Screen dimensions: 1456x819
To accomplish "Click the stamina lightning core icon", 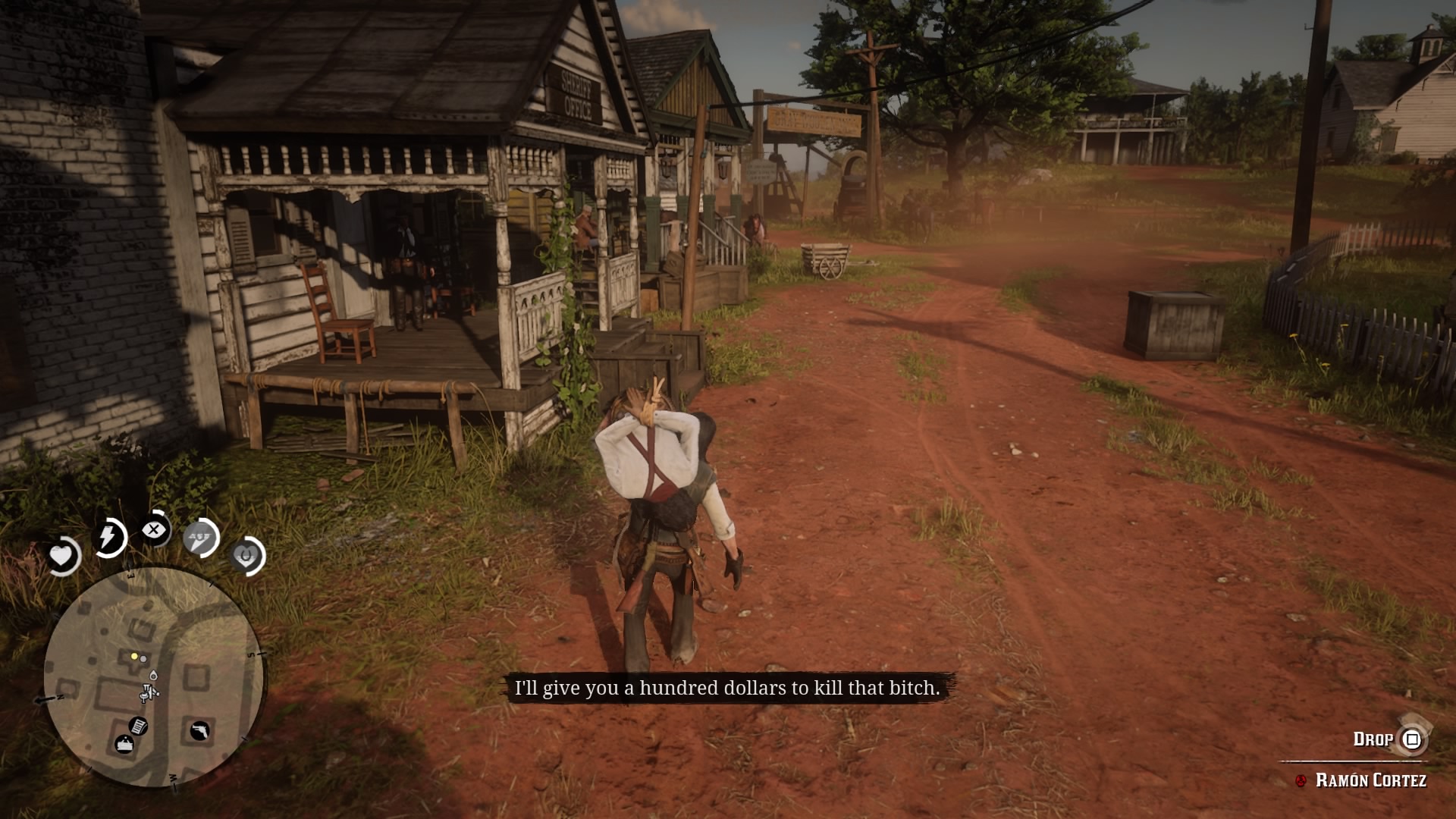I will point(110,535).
